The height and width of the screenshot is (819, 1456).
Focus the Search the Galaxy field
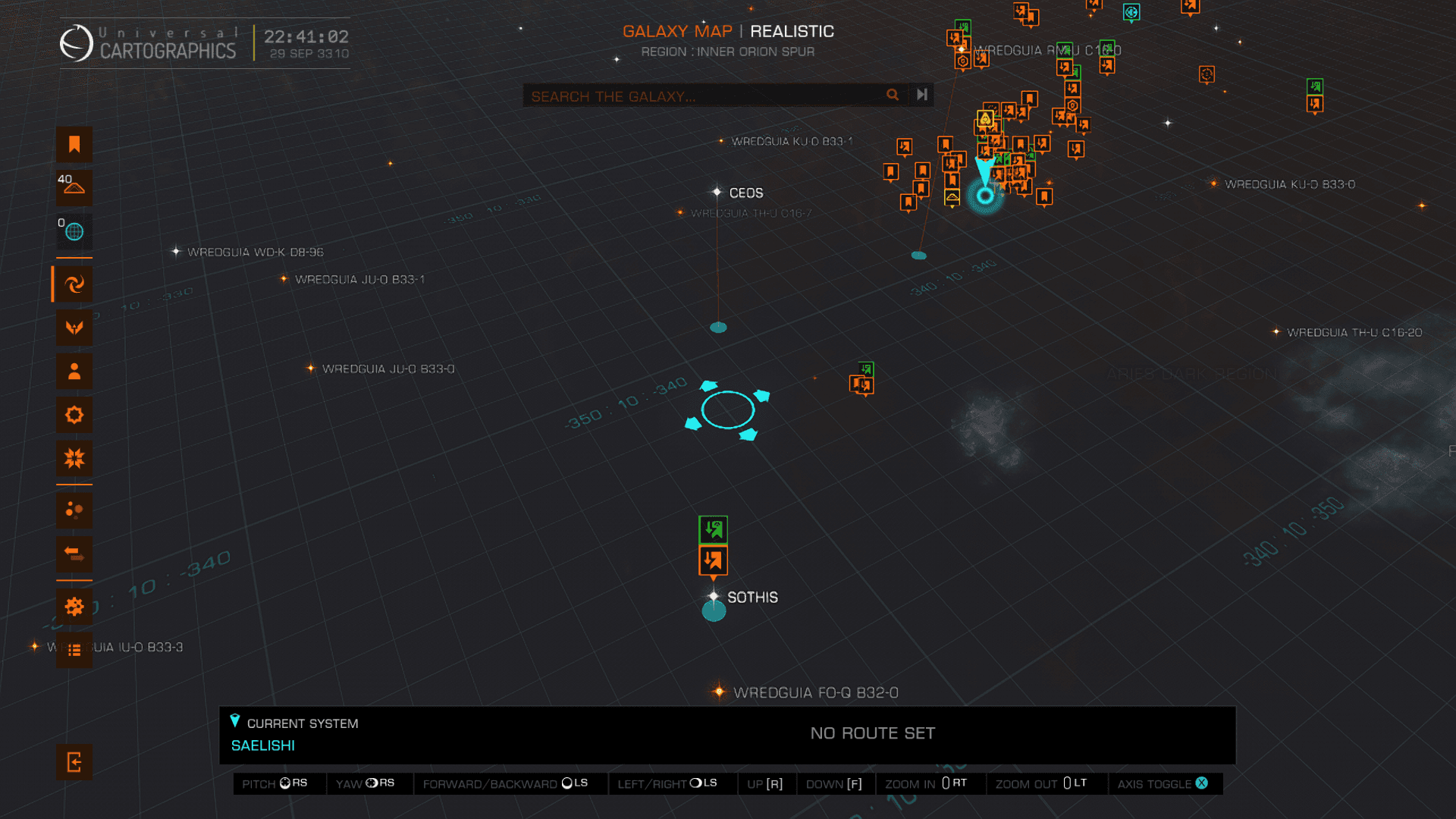click(x=705, y=96)
